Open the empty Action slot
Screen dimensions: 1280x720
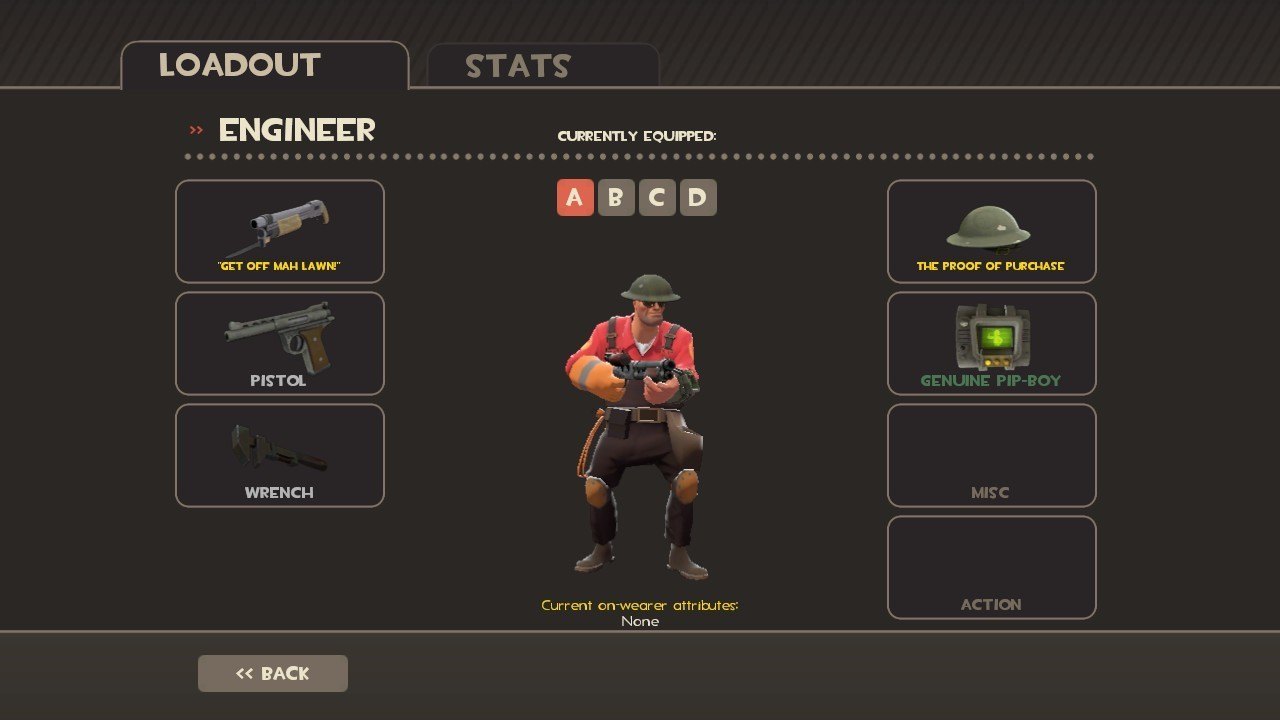click(991, 567)
